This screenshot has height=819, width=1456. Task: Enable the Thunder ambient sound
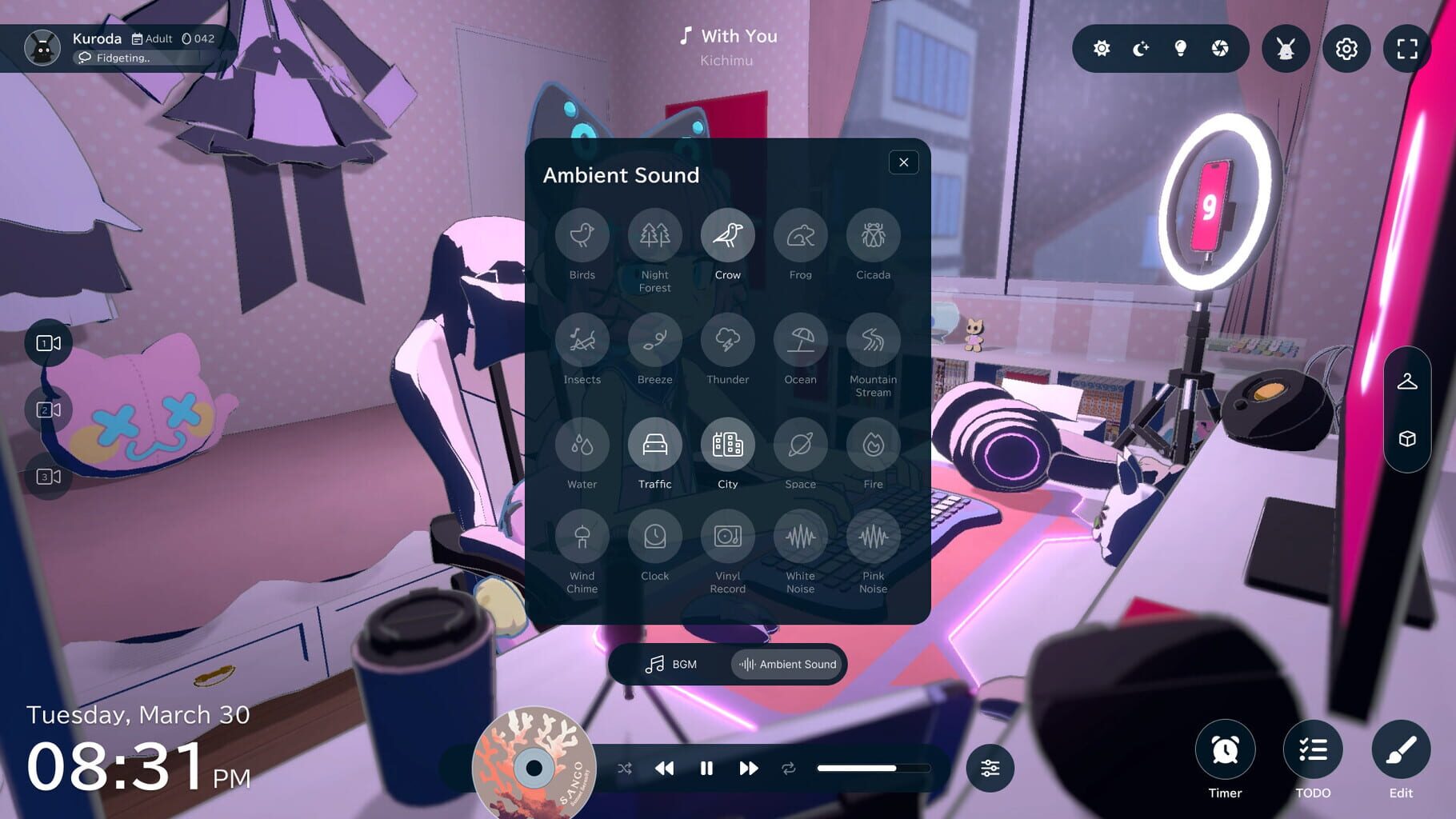click(727, 340)
